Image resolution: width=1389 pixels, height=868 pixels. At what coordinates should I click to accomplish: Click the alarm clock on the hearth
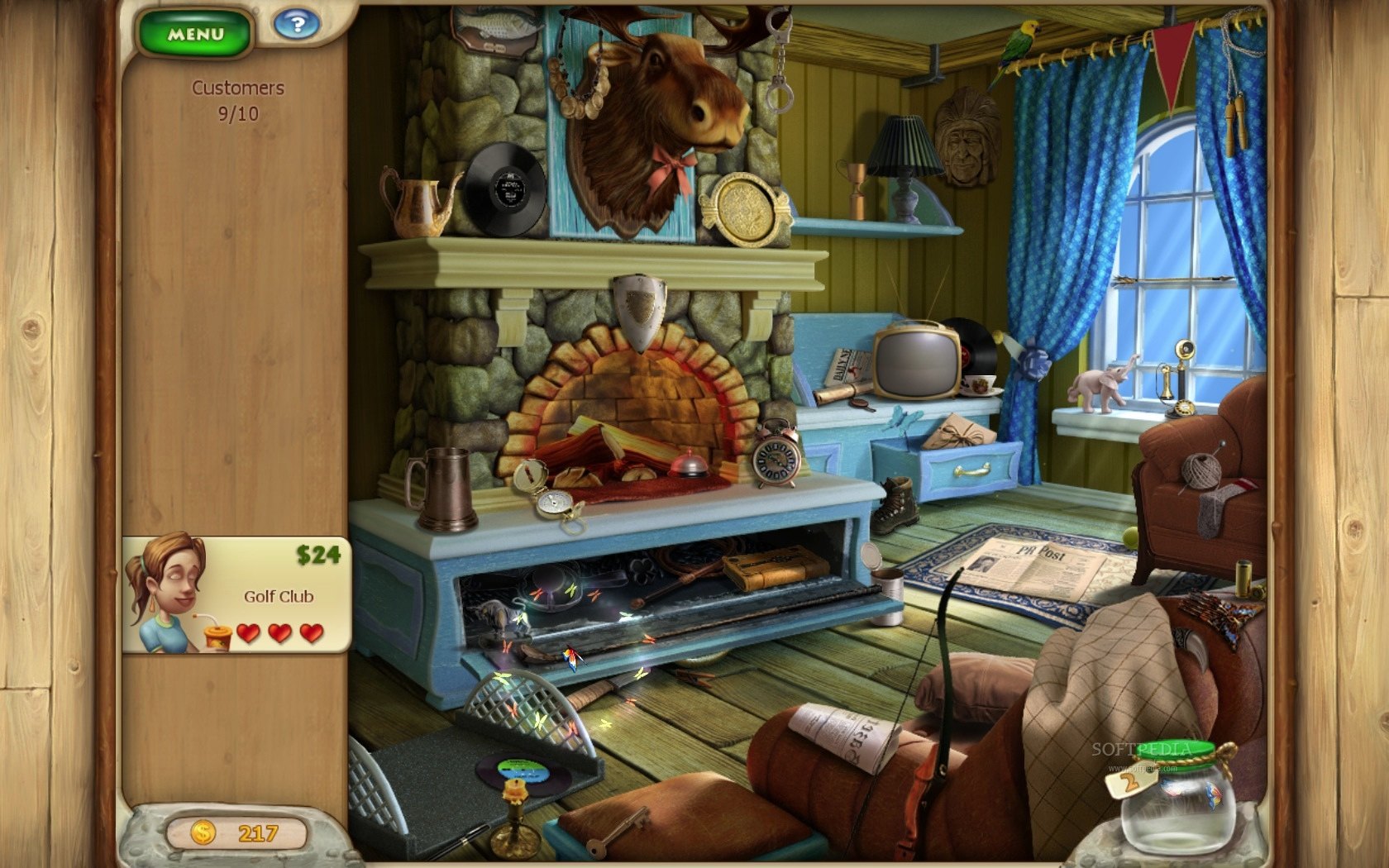(x=773, y=460)
